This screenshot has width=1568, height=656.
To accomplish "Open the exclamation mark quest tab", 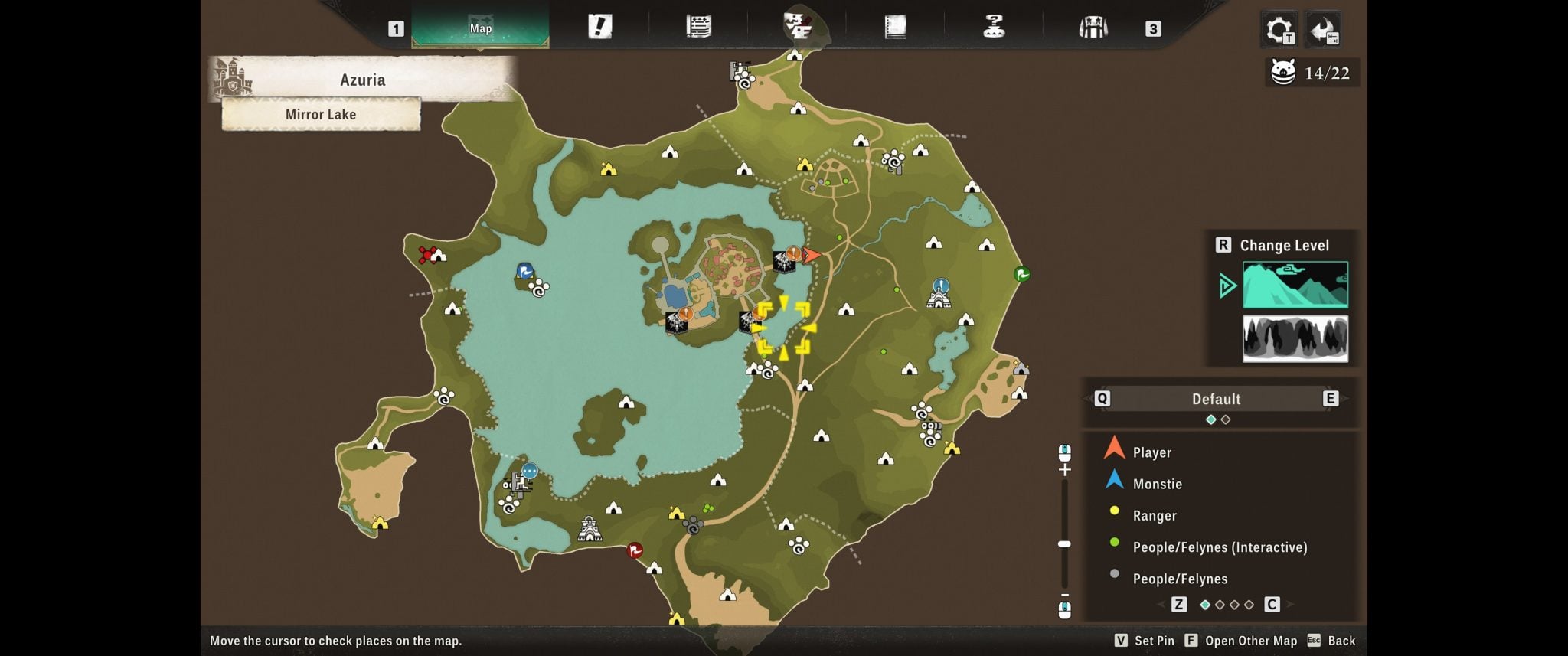I will click(599, 27).
